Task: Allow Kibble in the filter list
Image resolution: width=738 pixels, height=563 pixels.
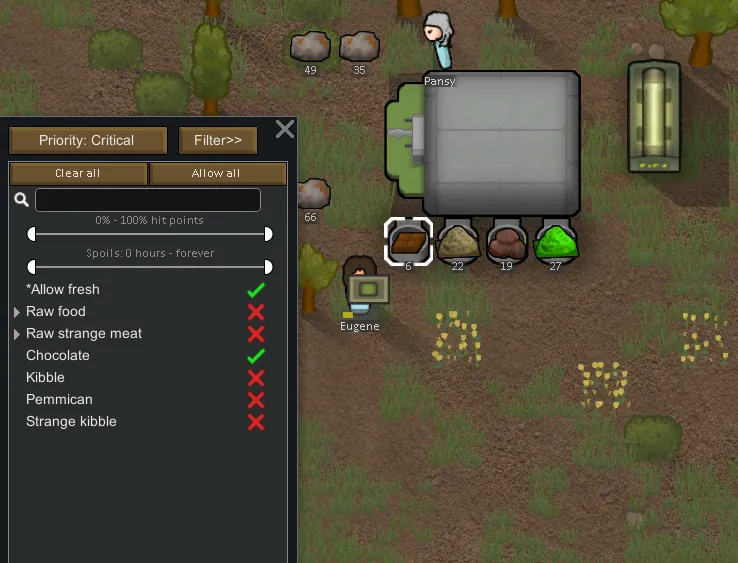Action: [x=256, y=378]
